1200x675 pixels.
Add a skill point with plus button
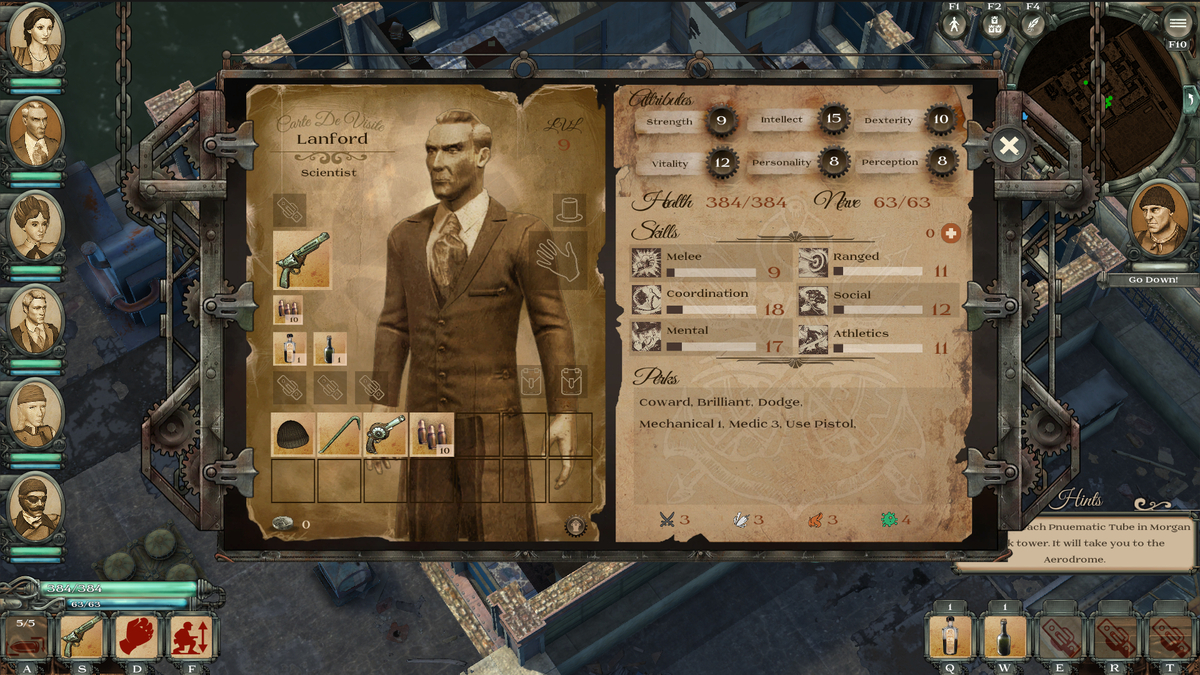point(950,233)
